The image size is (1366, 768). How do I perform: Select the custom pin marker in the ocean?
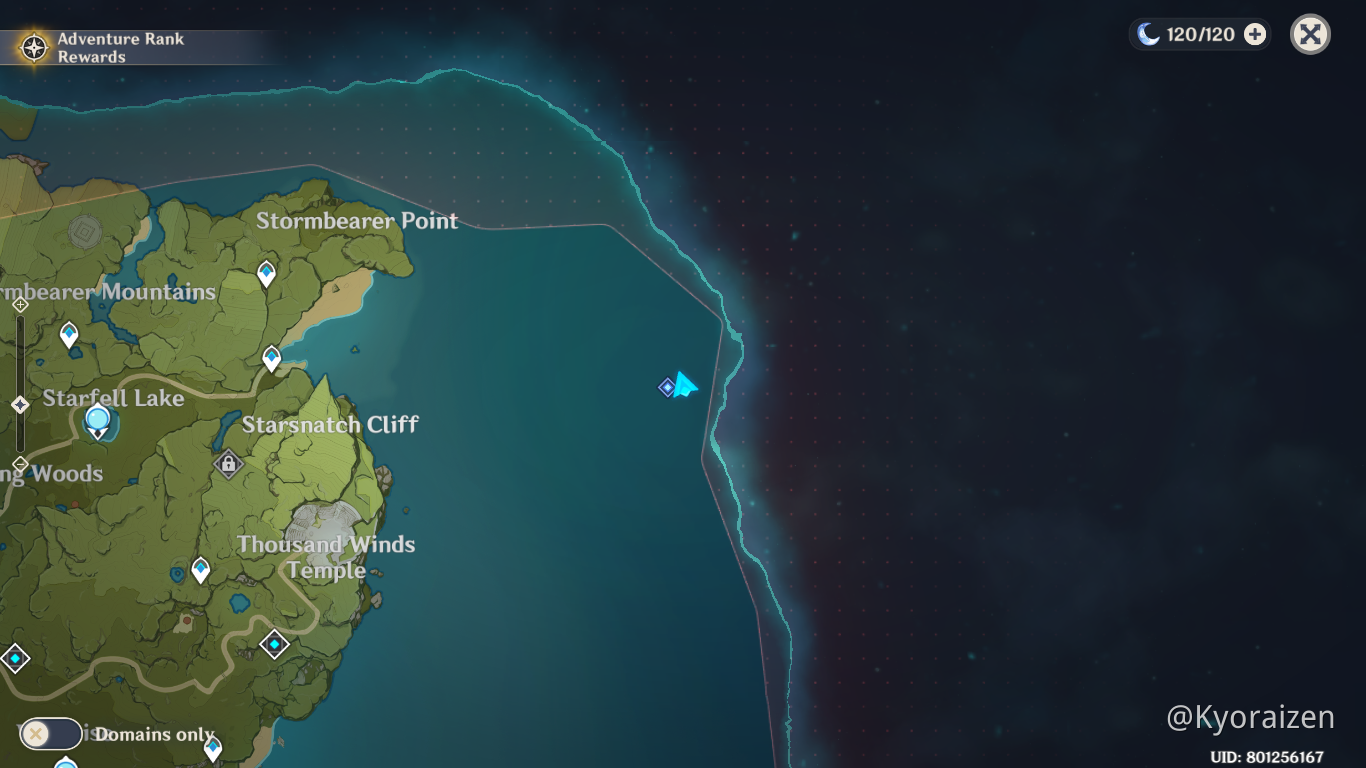point(666,387)
